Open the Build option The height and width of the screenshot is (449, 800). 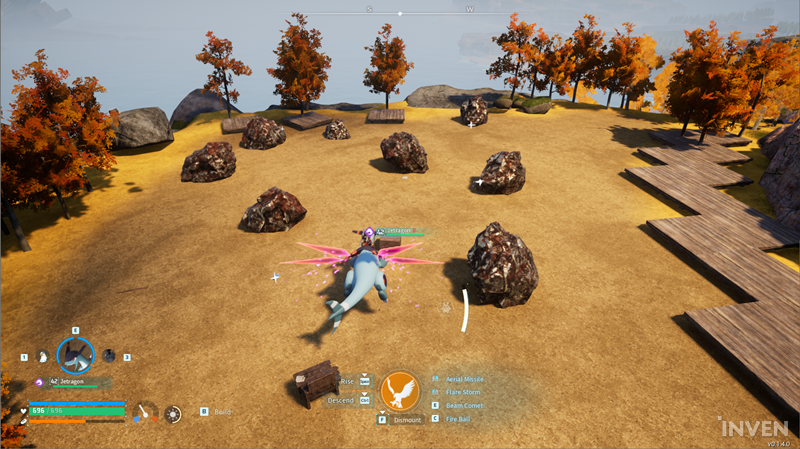point(222,411)
